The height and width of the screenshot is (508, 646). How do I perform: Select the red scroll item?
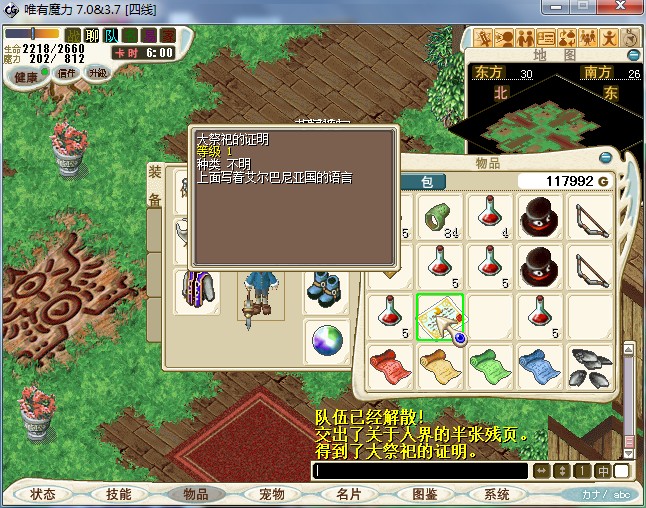click(x=391, y=365)
